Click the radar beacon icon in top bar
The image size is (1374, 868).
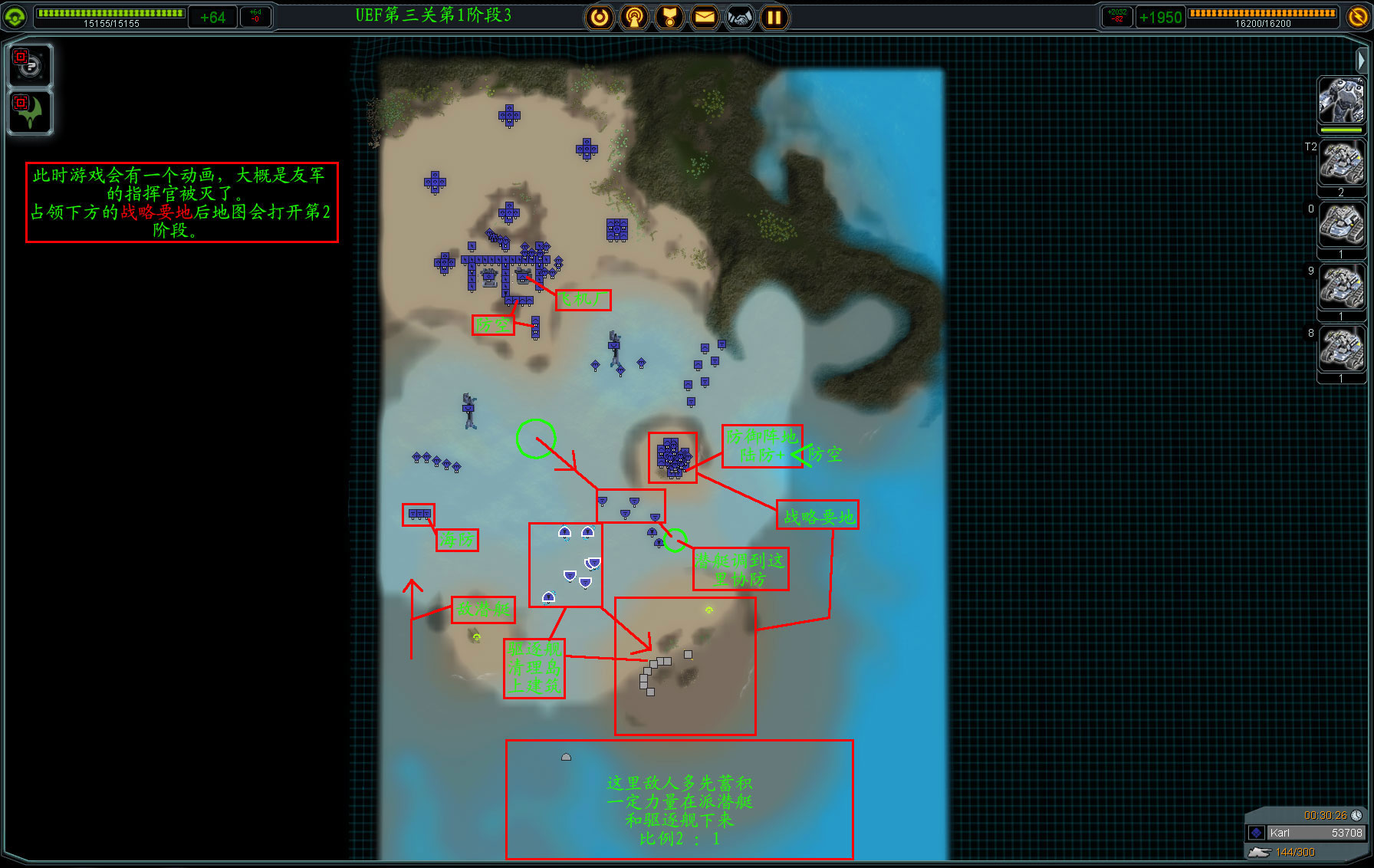634,17
